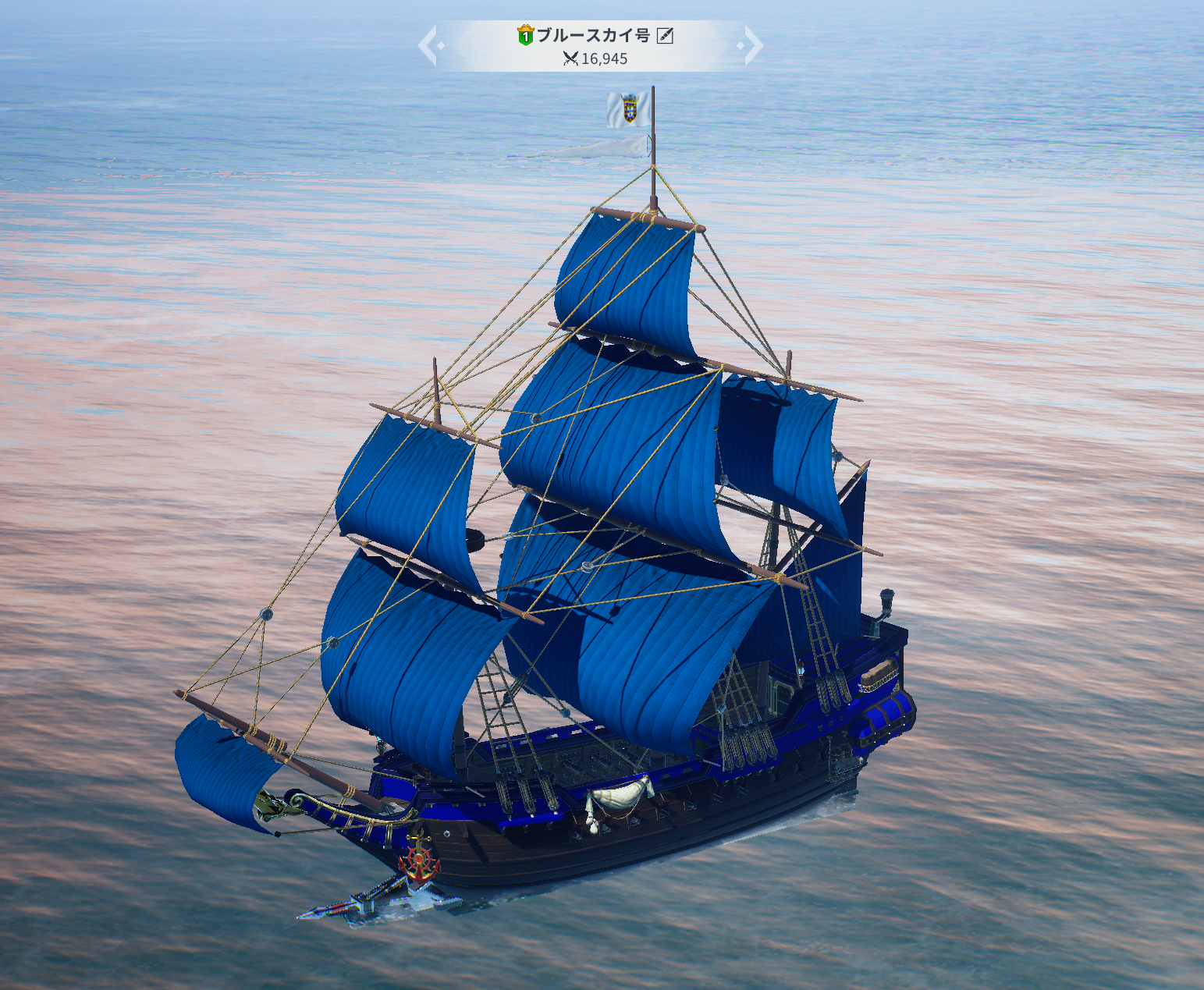The image size is (1204, 990).
Task: Rename ship using the pencil edit icon
Action: click(665, 35)
